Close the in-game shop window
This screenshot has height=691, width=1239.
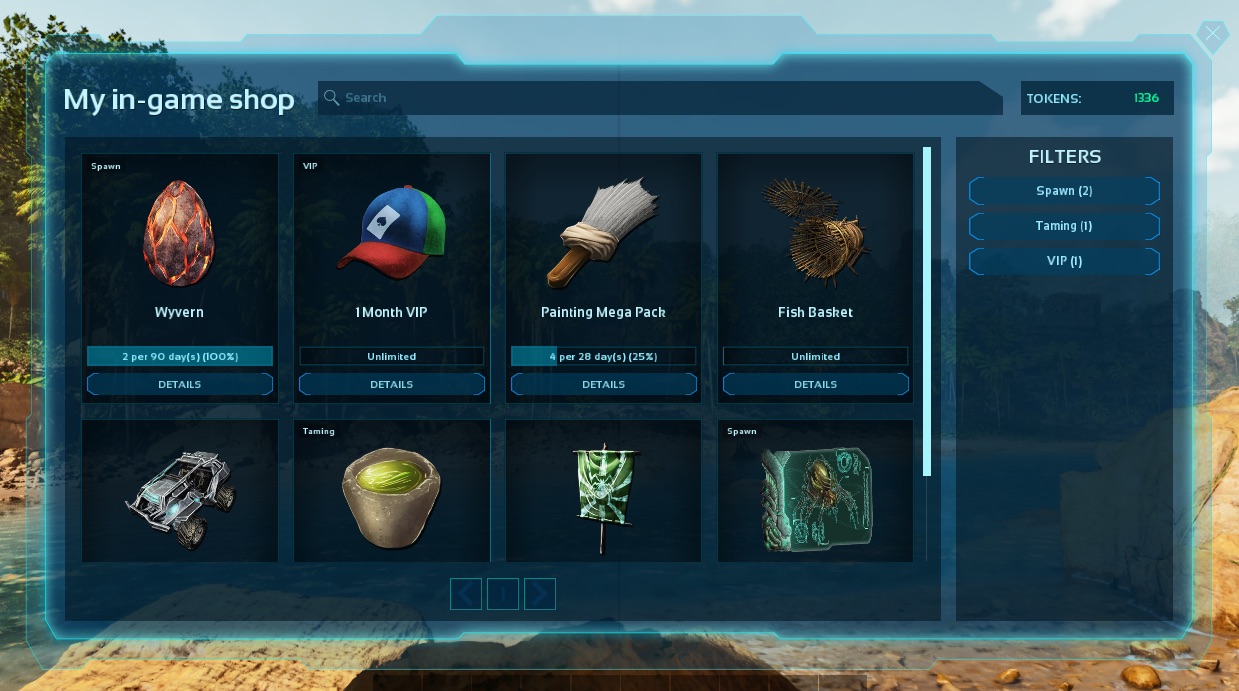pos(1212,35)
